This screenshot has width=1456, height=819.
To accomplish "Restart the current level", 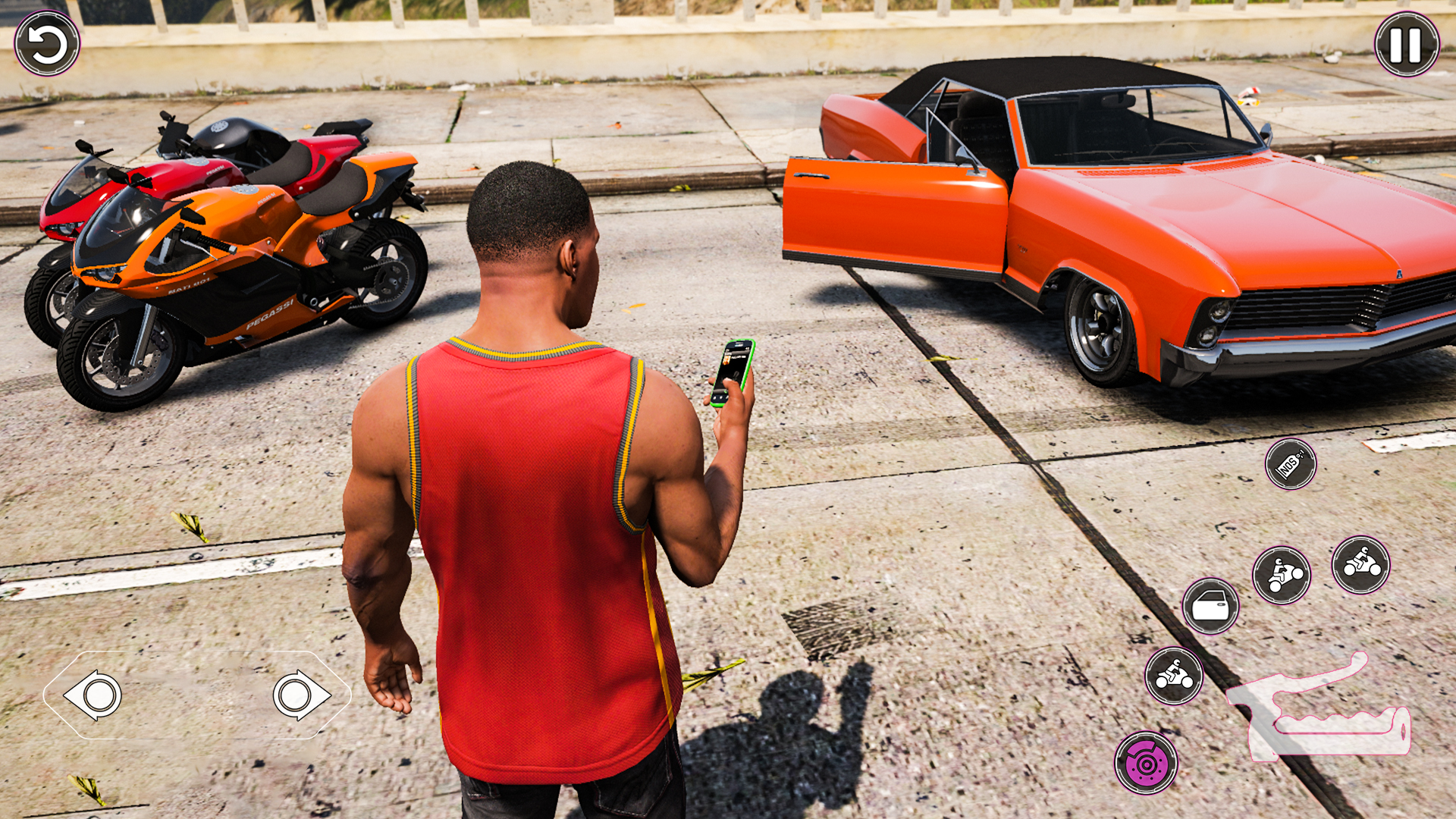I will (49, 45).
